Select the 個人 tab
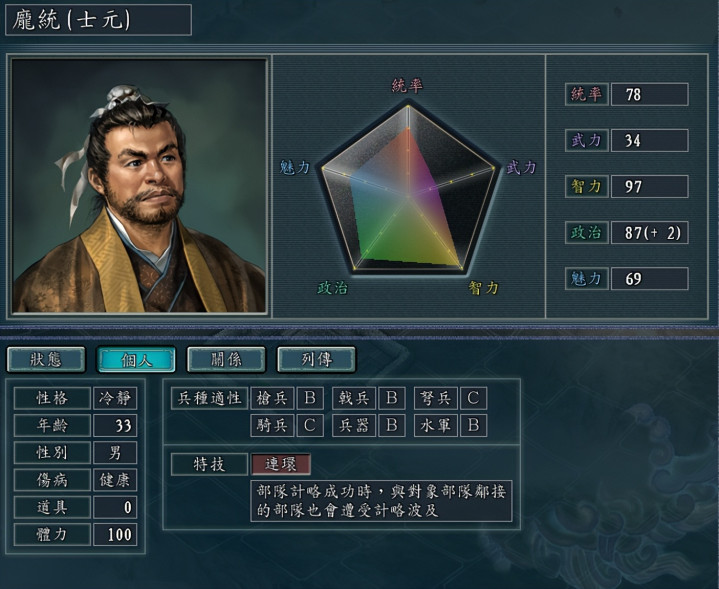719x589 pixels. (x=136, y=359)
